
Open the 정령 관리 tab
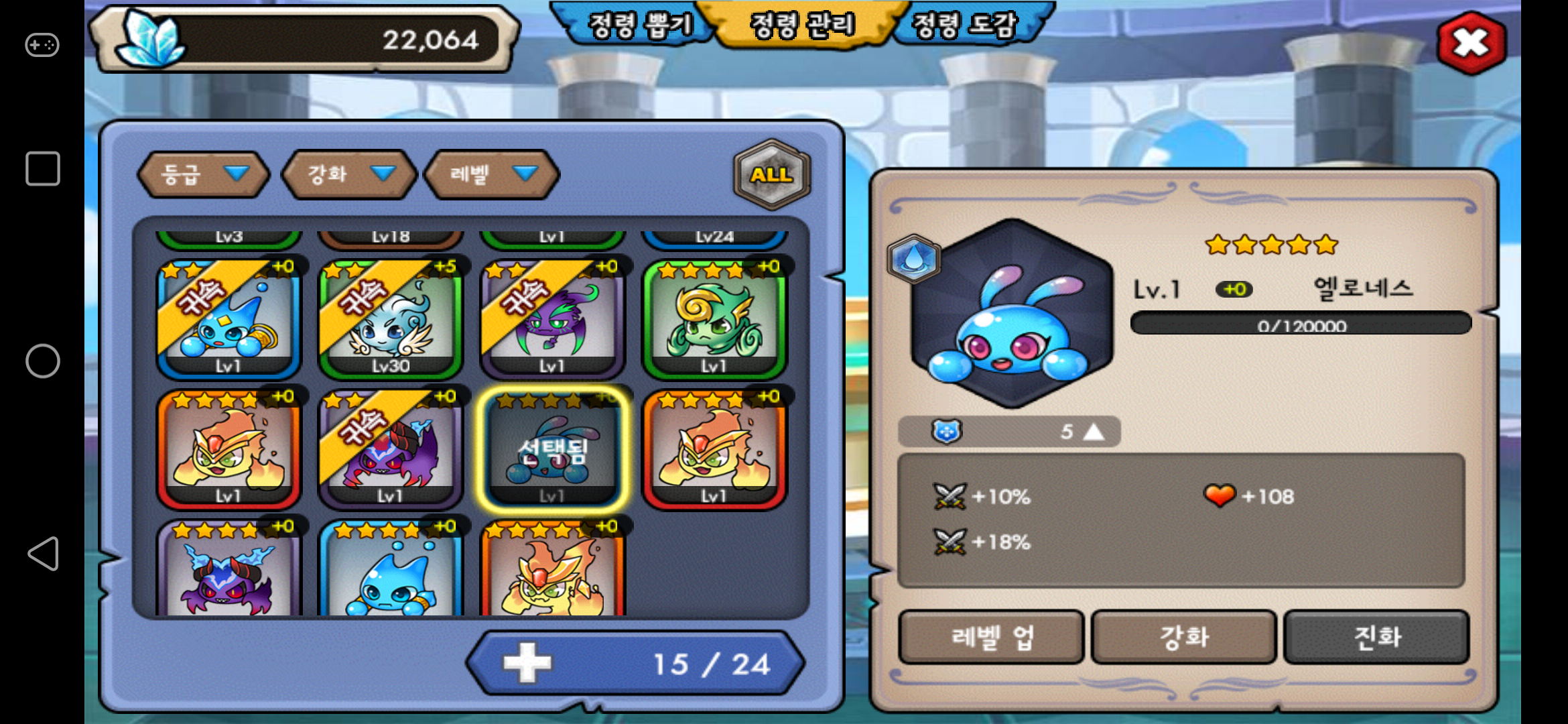coord(802,25)
